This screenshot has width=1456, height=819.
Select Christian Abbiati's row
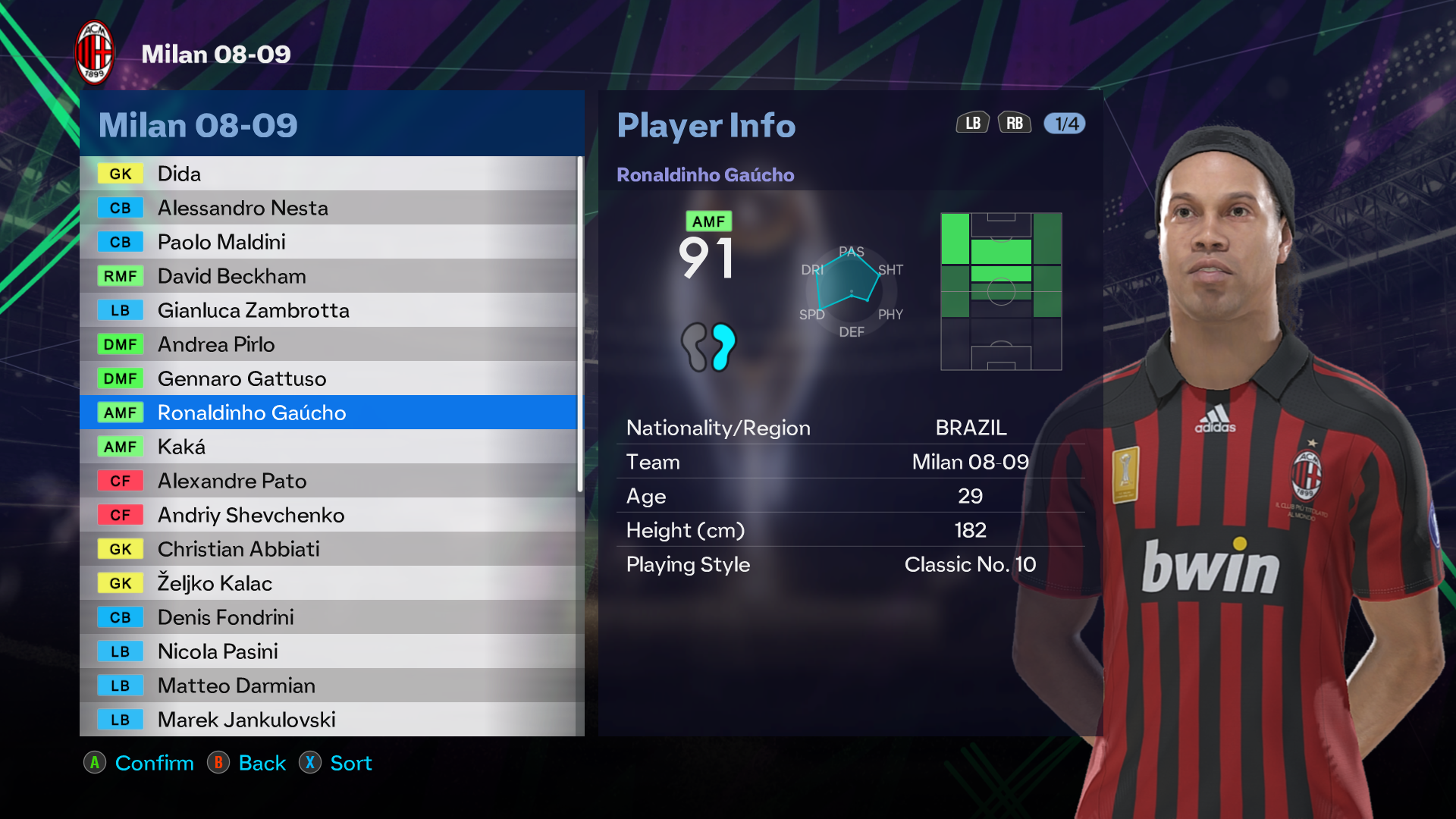(x=328, y=549)
